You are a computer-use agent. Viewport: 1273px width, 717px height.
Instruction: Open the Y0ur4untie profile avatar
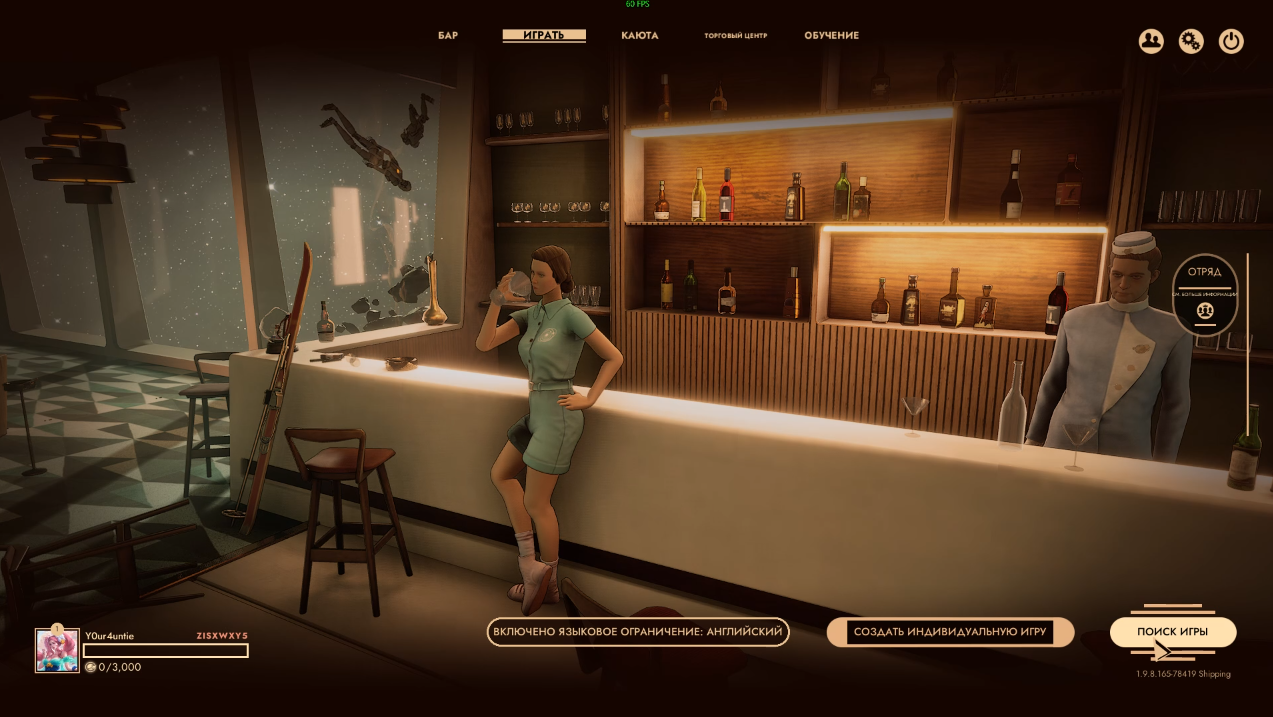click(57, 650)
